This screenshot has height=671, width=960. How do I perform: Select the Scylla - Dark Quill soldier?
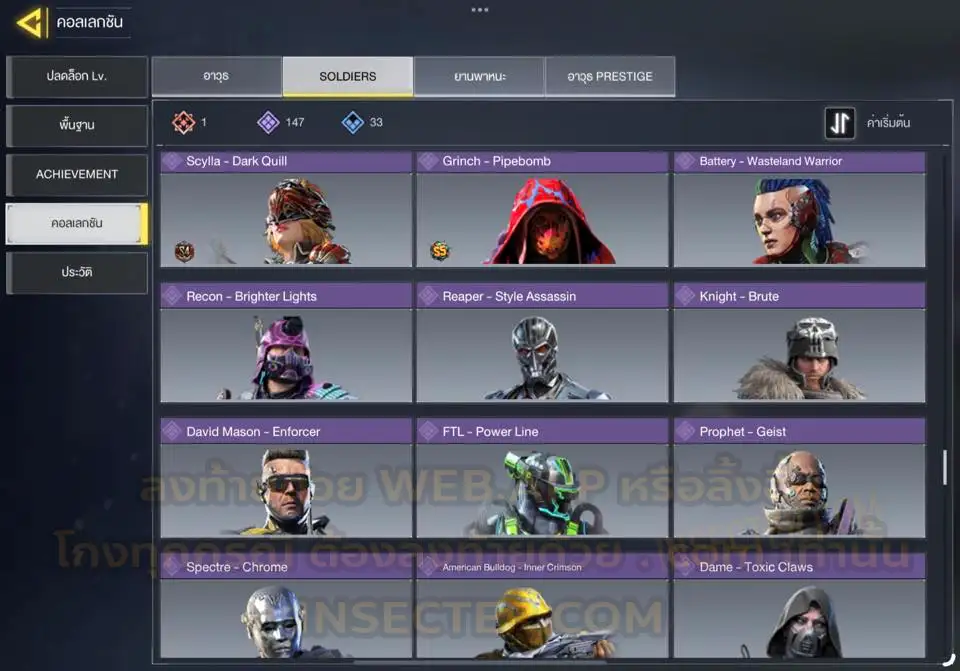coord(286,209)
